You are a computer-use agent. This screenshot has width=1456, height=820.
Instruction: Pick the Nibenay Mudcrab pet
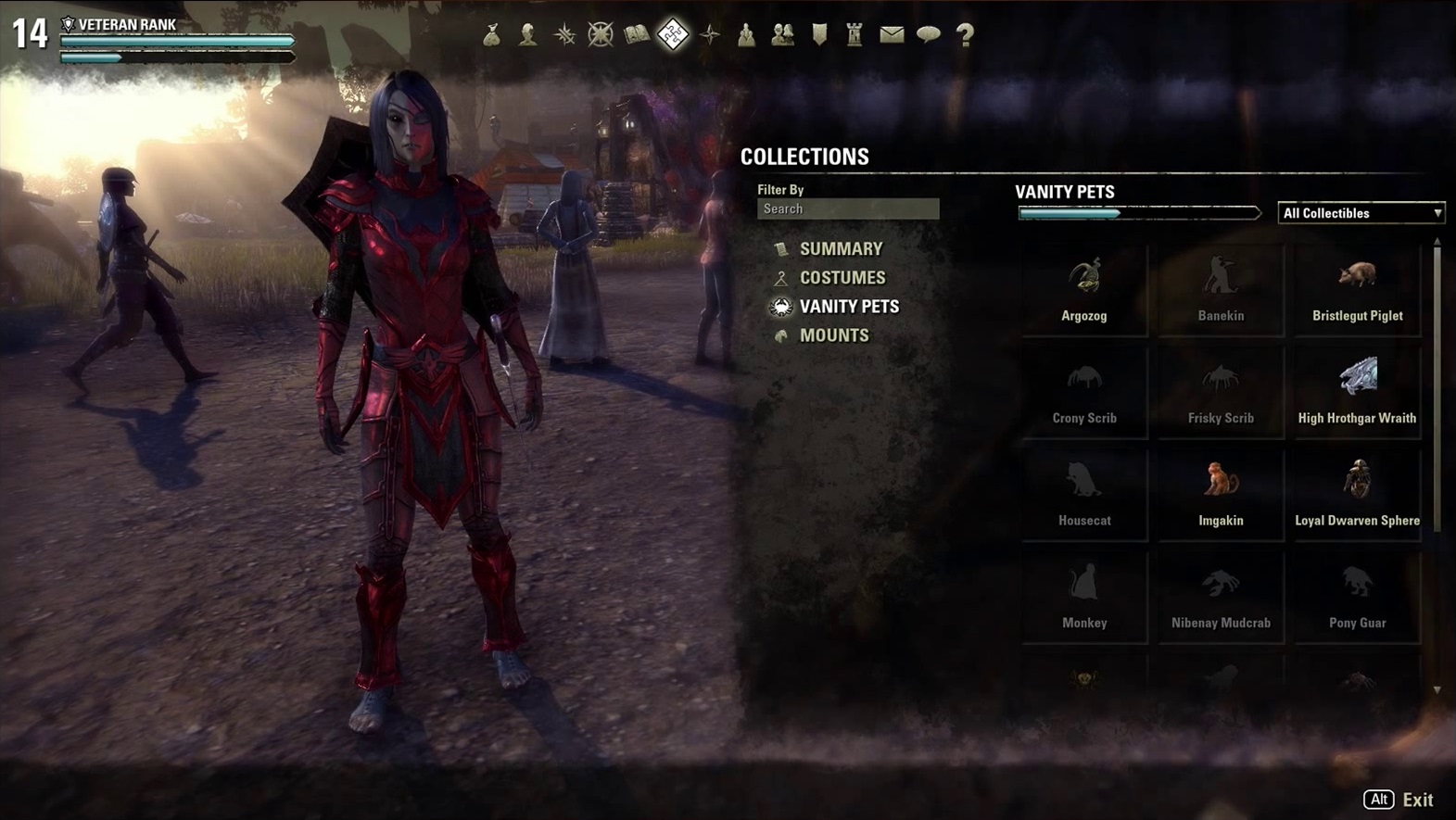click(x=1221, y=597)
